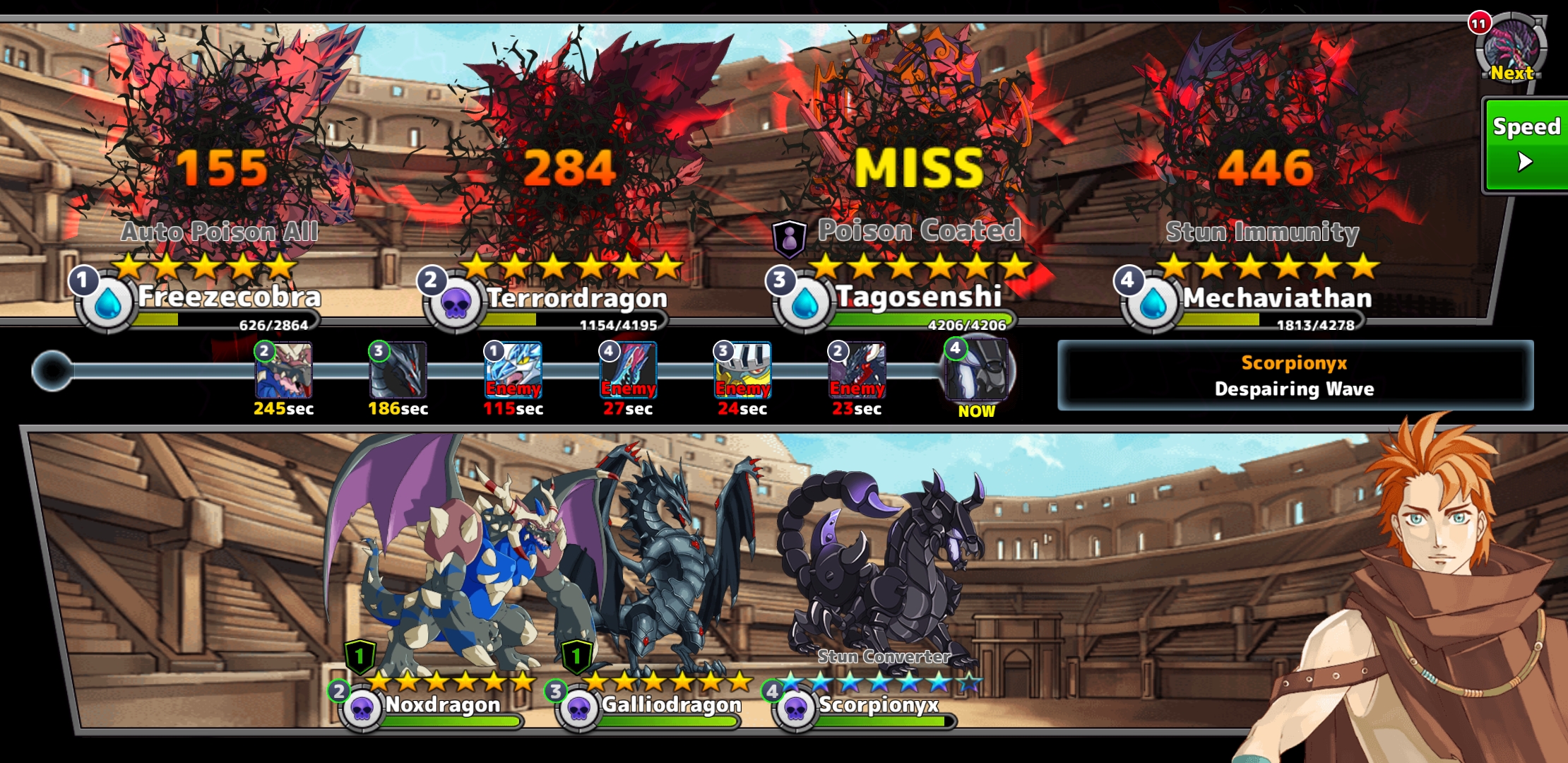Select Freezecobra's water element badge
The image size is (1568, 763).
(107, 304)
